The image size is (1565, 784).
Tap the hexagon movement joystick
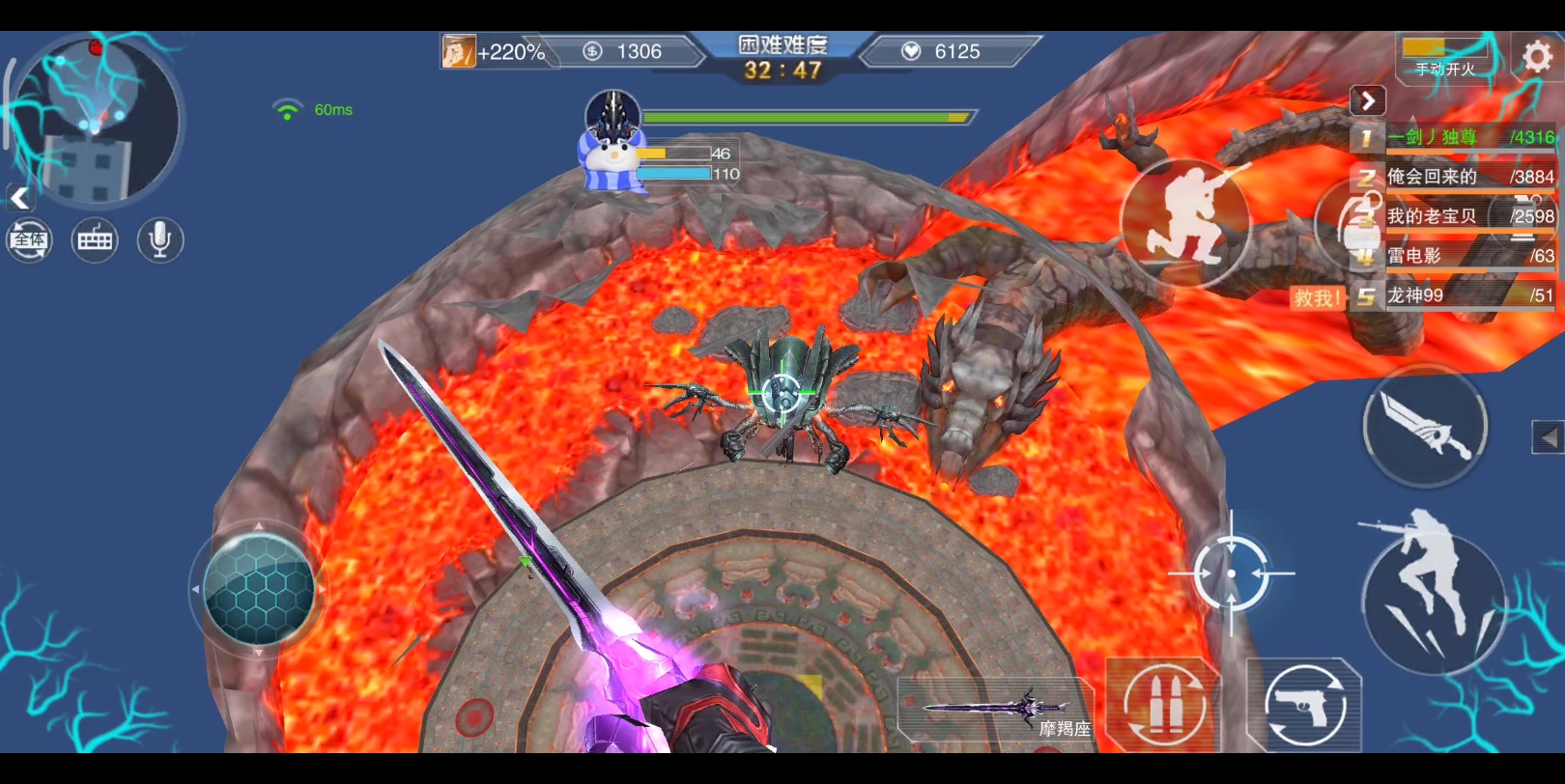point(259,589)
